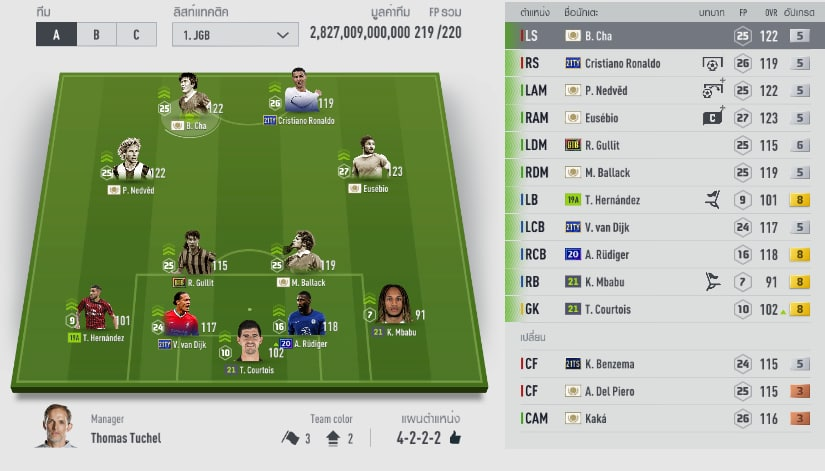Choose the LDM R. Gullit row
825x471 pixels.
(x=664, y=145)
